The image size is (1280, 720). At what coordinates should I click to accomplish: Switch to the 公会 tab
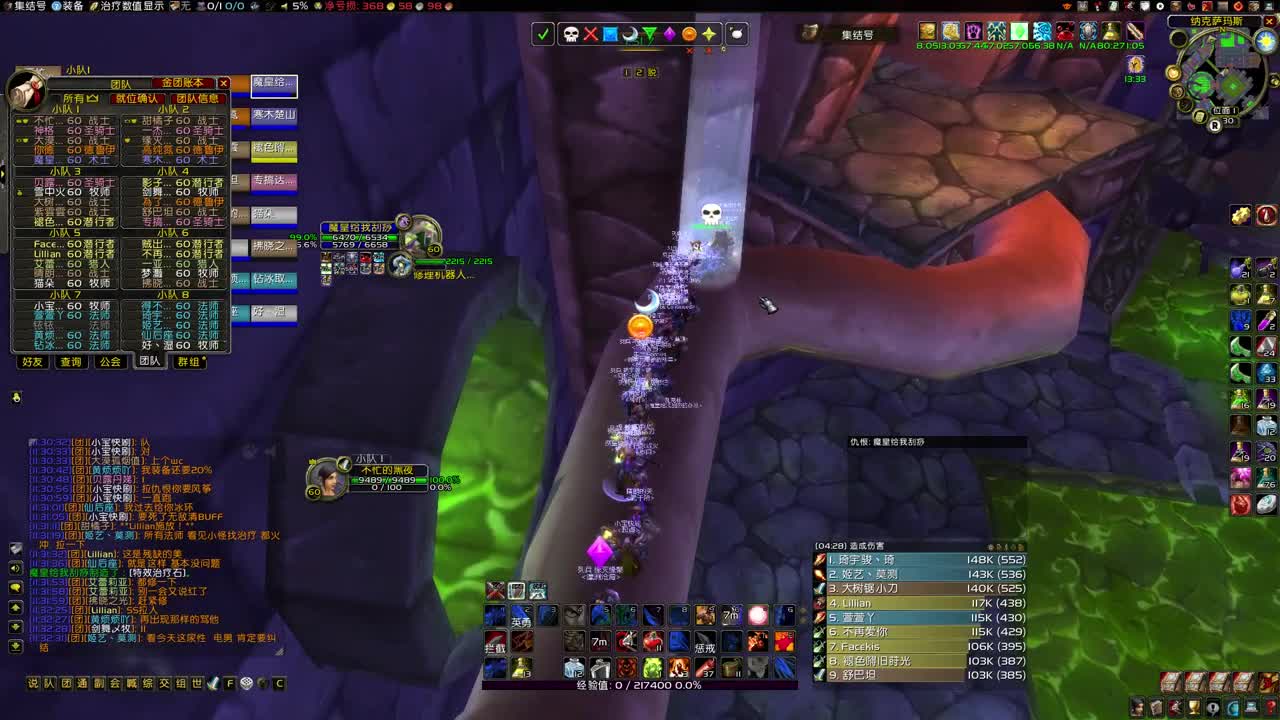tap(111, 362)
